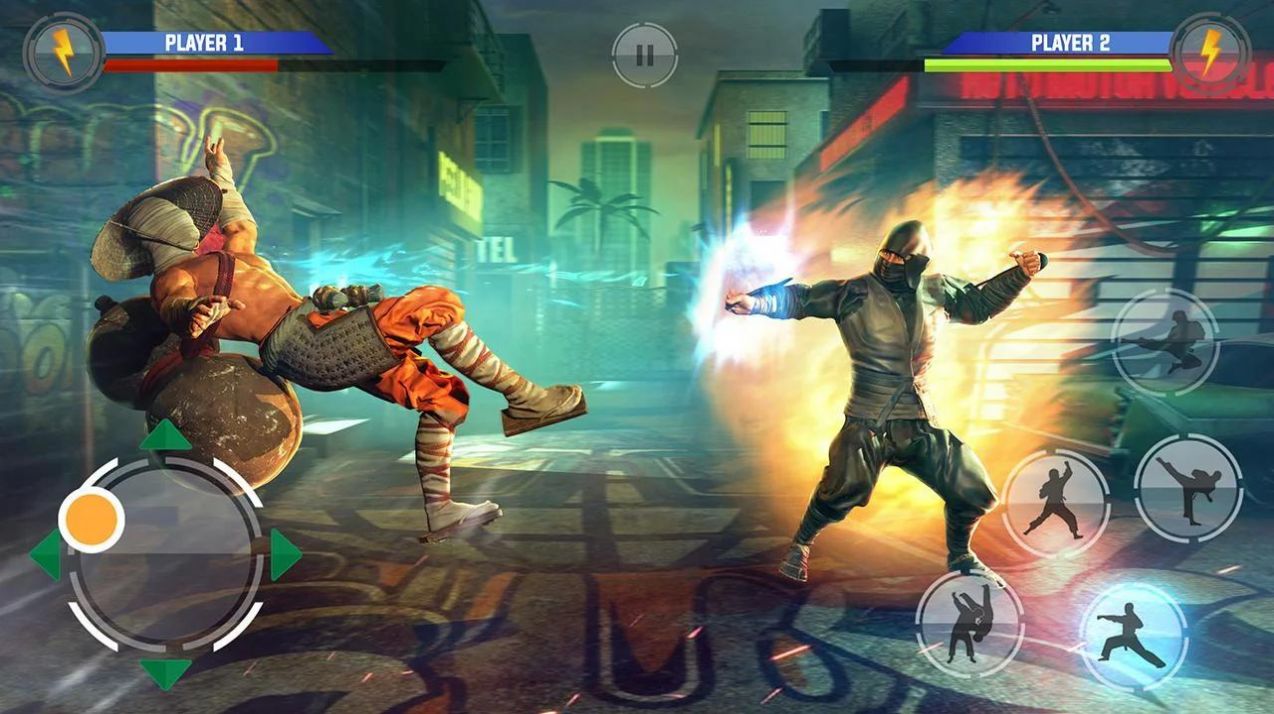Tap the orange joystick knob
Image resolution: width=1274 pixels, height=714 pixels.
(91, 520)
